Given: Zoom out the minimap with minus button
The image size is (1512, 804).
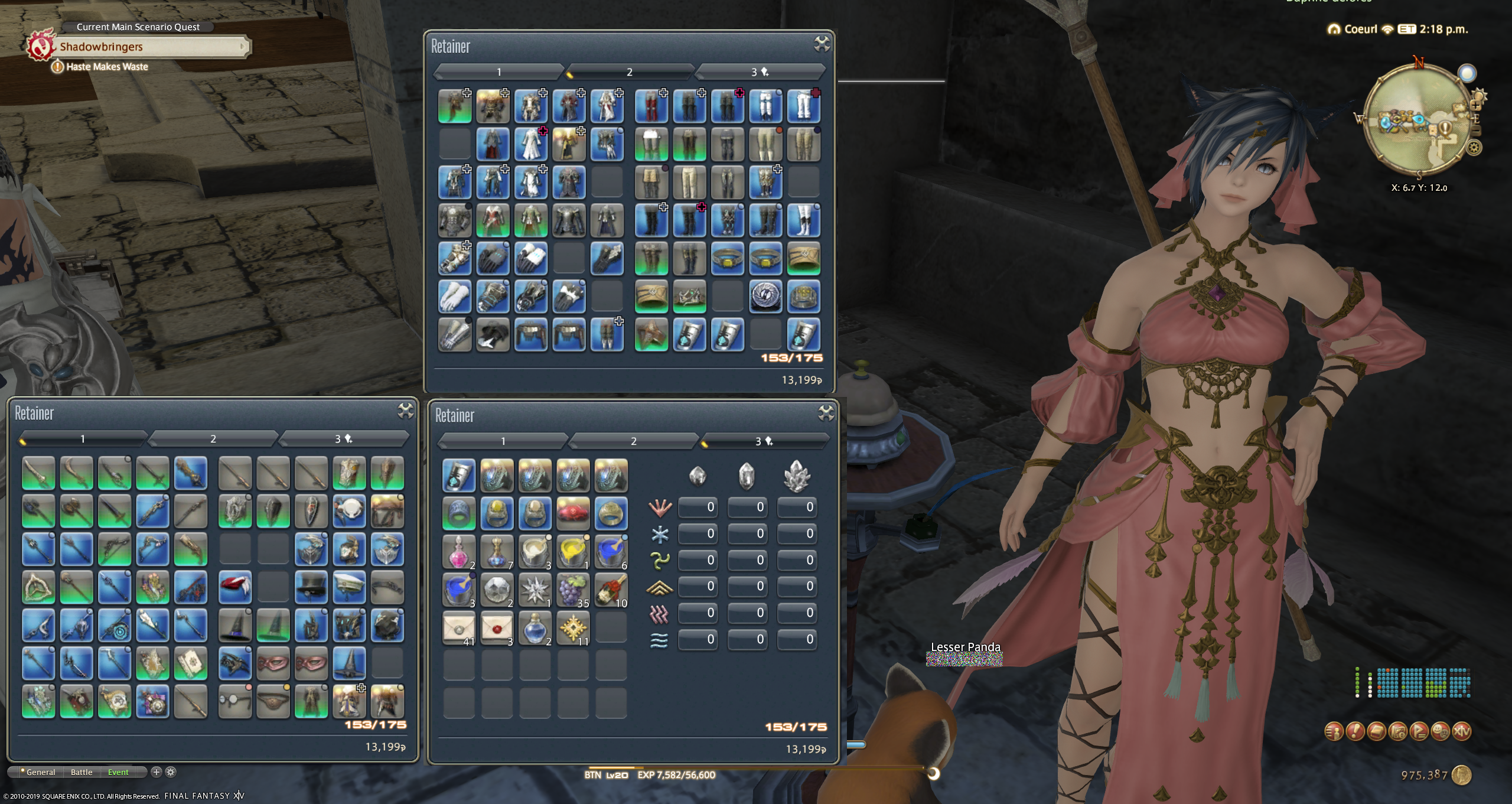Looking at the screenshot, I should pyautogui.click(x=1475, y=129).
